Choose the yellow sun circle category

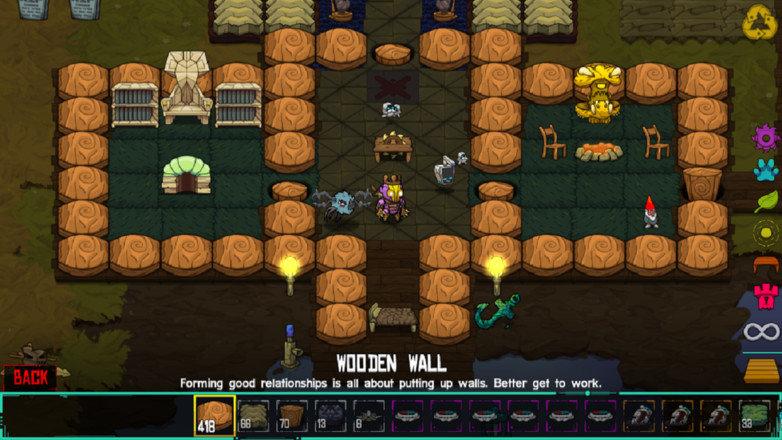coord(766,233)
